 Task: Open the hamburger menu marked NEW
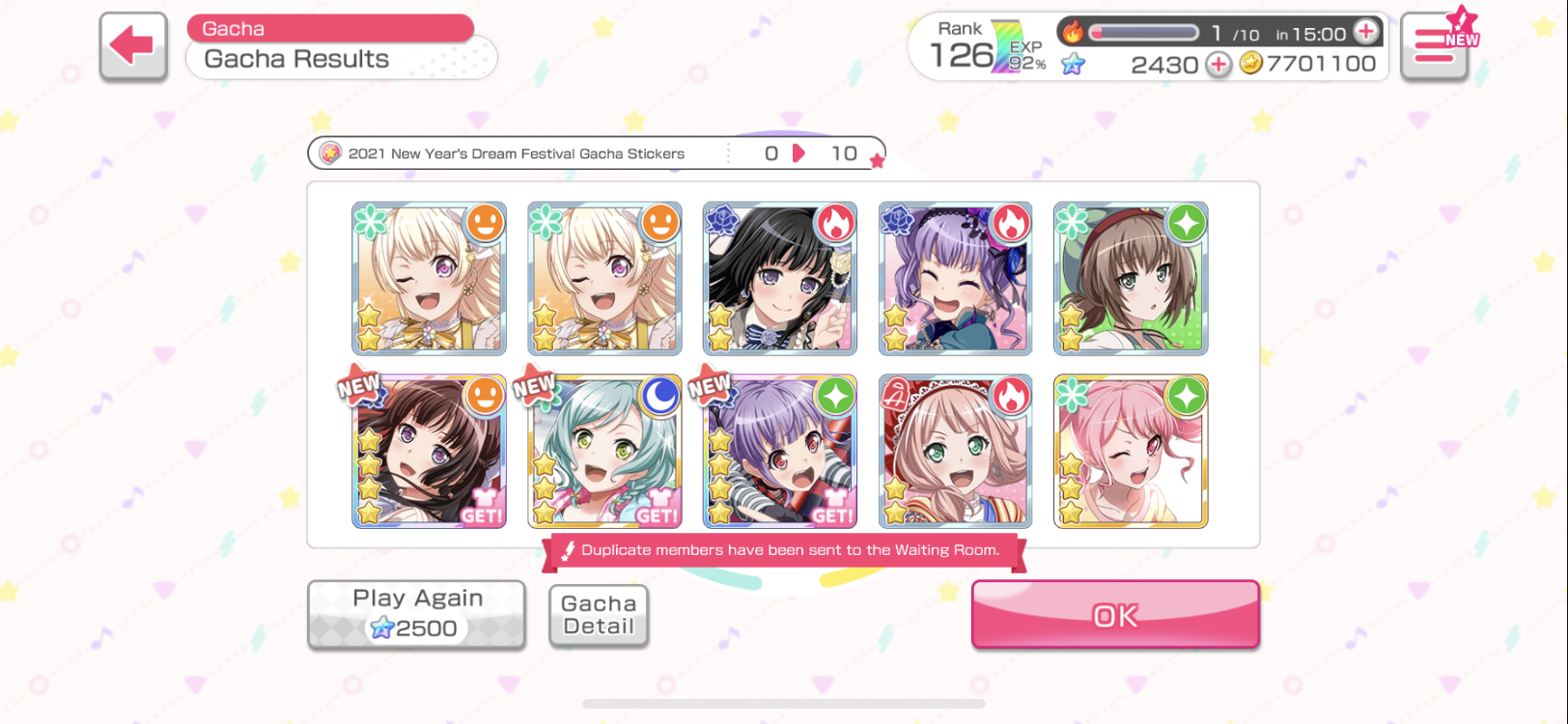click(1435, 45)
